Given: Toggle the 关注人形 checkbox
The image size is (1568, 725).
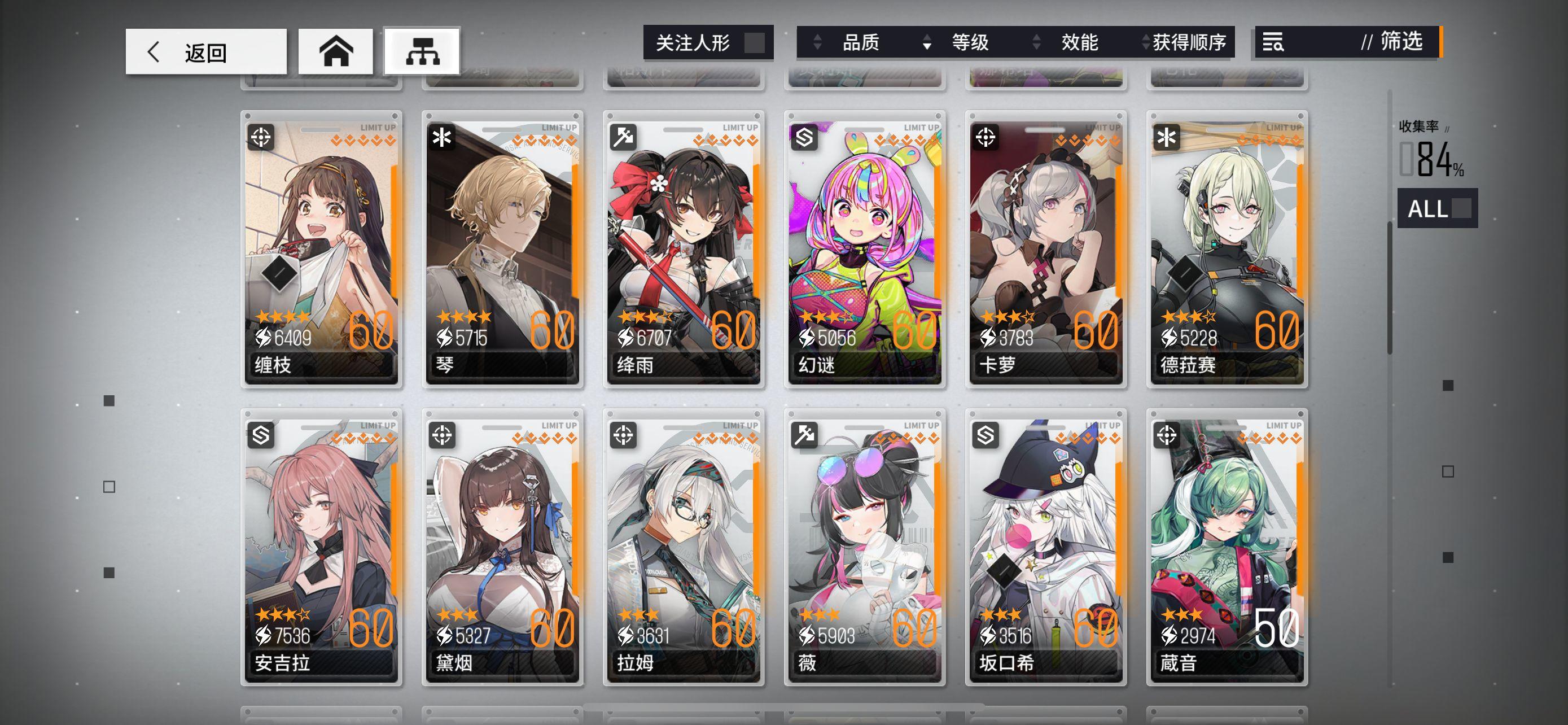Looking at the screenshot, I should 755,42.
